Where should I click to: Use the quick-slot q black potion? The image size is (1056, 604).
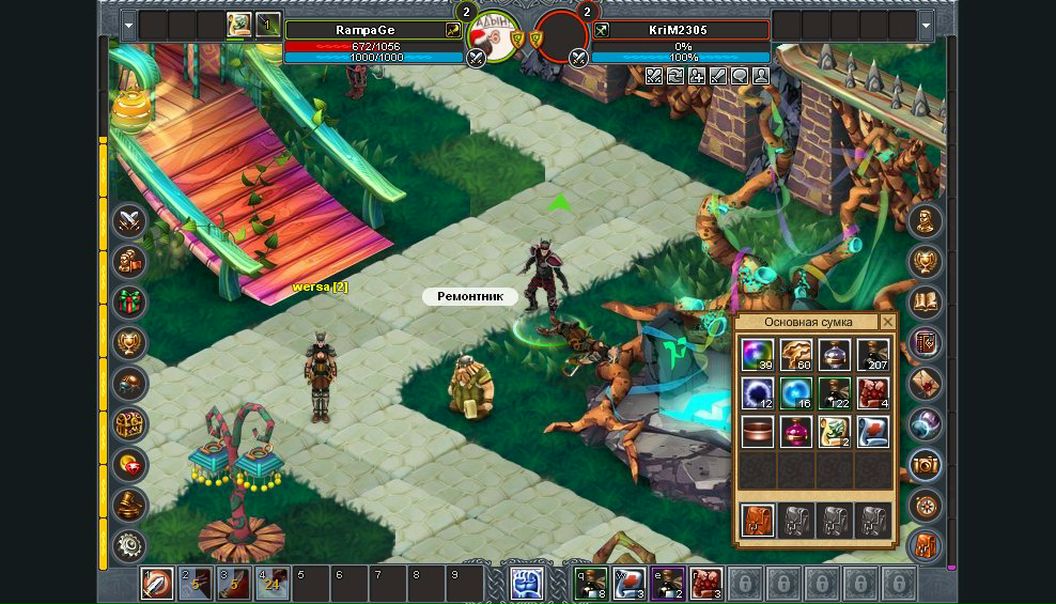pyautogui.click(x=589, y=582)
